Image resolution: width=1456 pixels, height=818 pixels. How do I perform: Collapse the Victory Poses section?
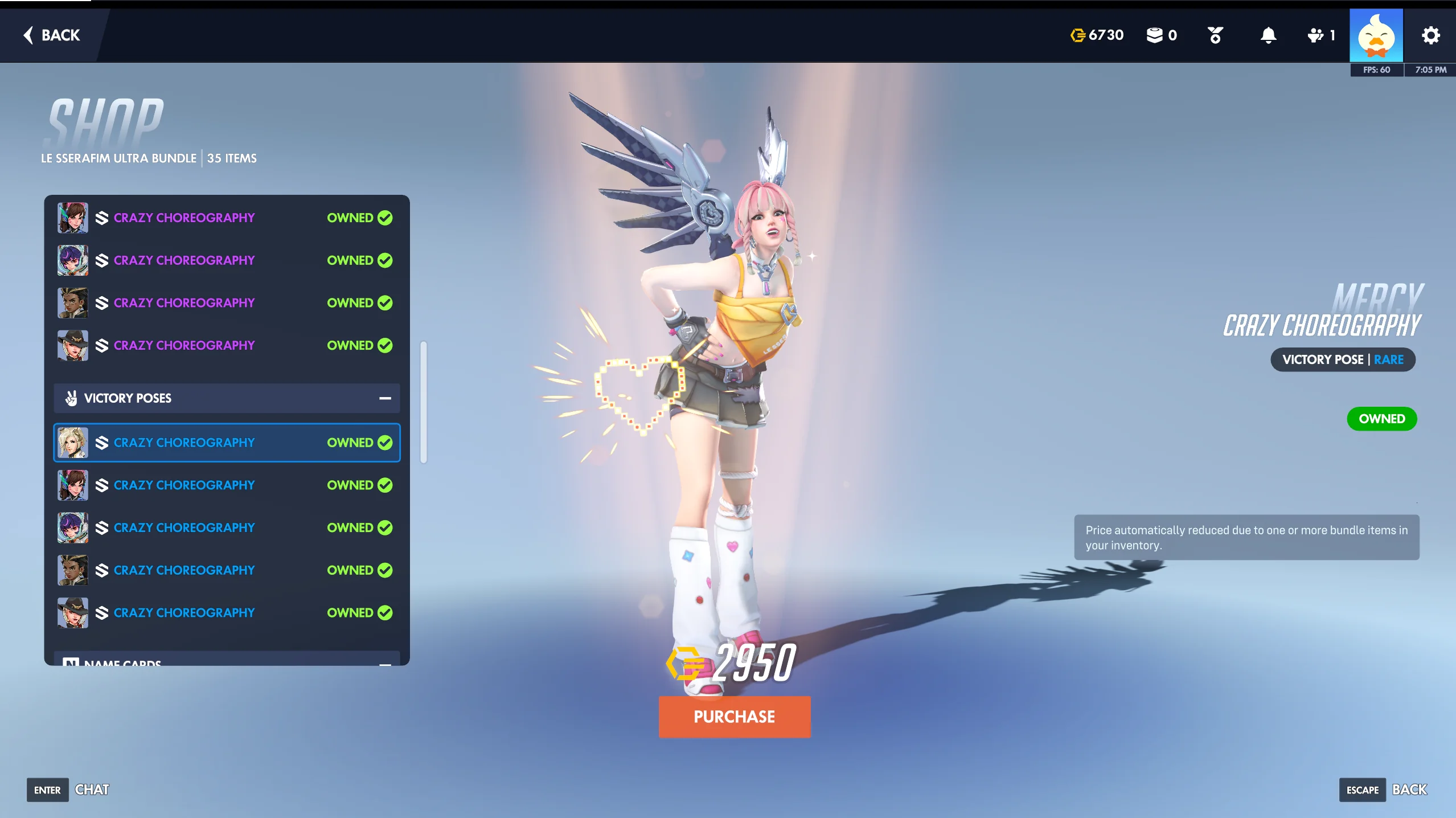coord(385,398)
